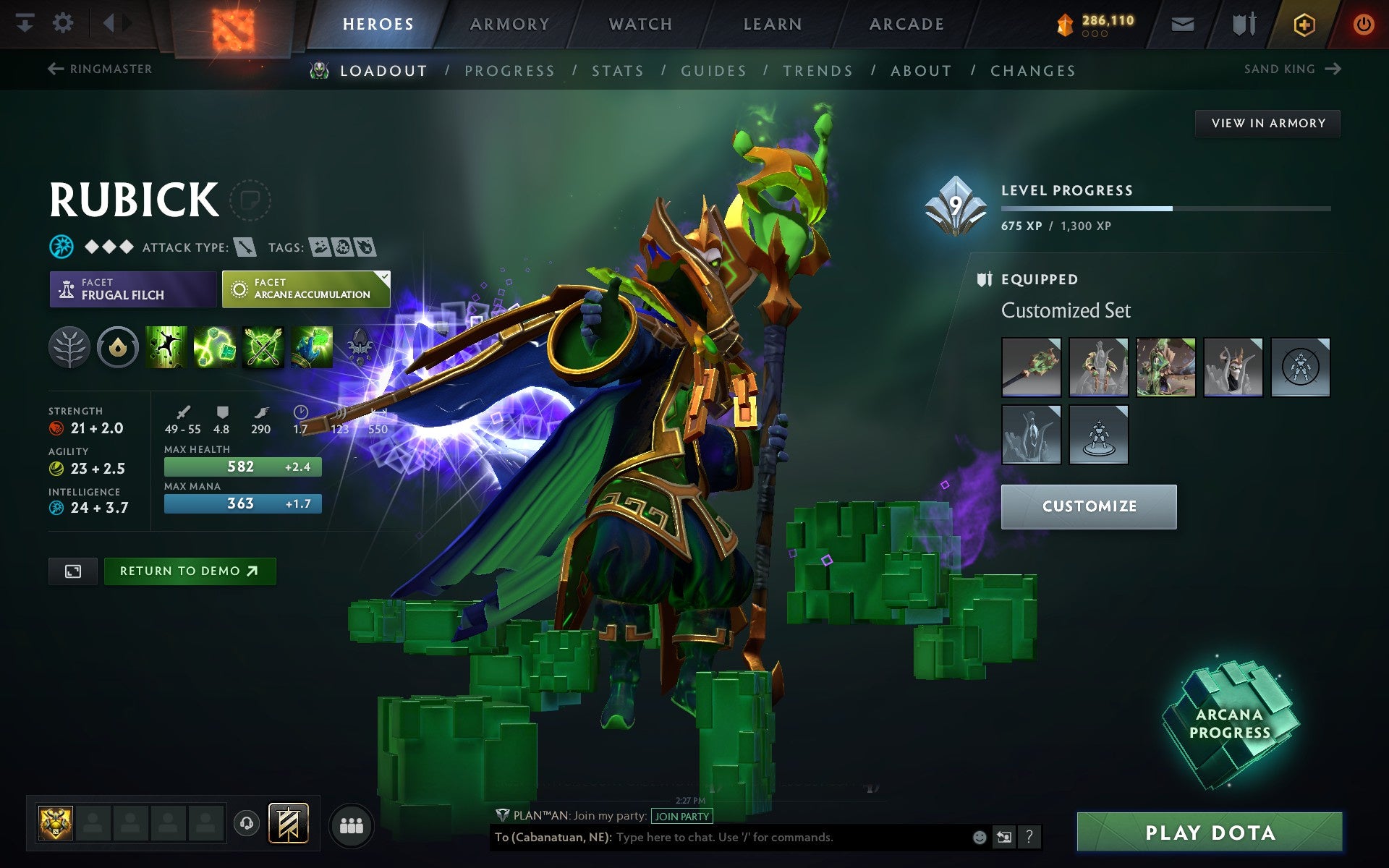
Task: Open the settings gear icon
Action: [x=64, y=22]
